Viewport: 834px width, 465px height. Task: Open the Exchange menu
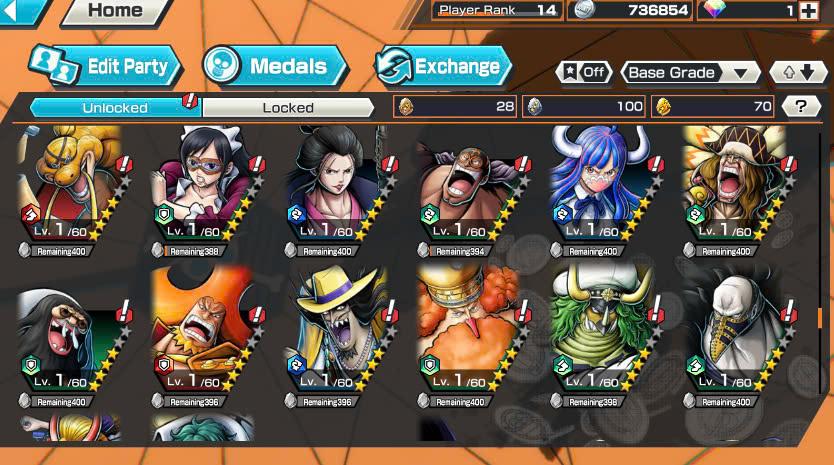click(x=443, y=67)
